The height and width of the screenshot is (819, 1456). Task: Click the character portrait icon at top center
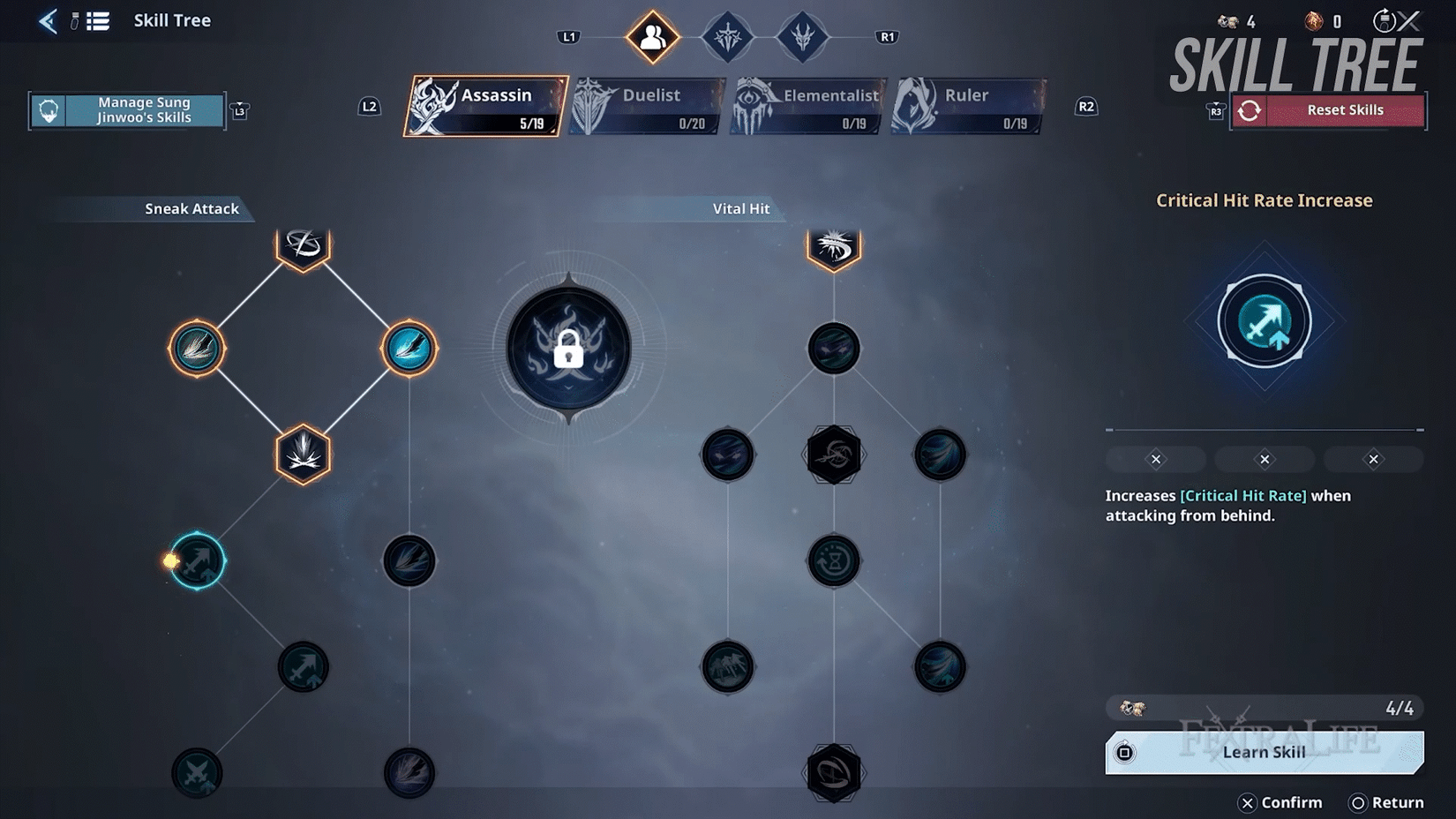click(651, 36)
